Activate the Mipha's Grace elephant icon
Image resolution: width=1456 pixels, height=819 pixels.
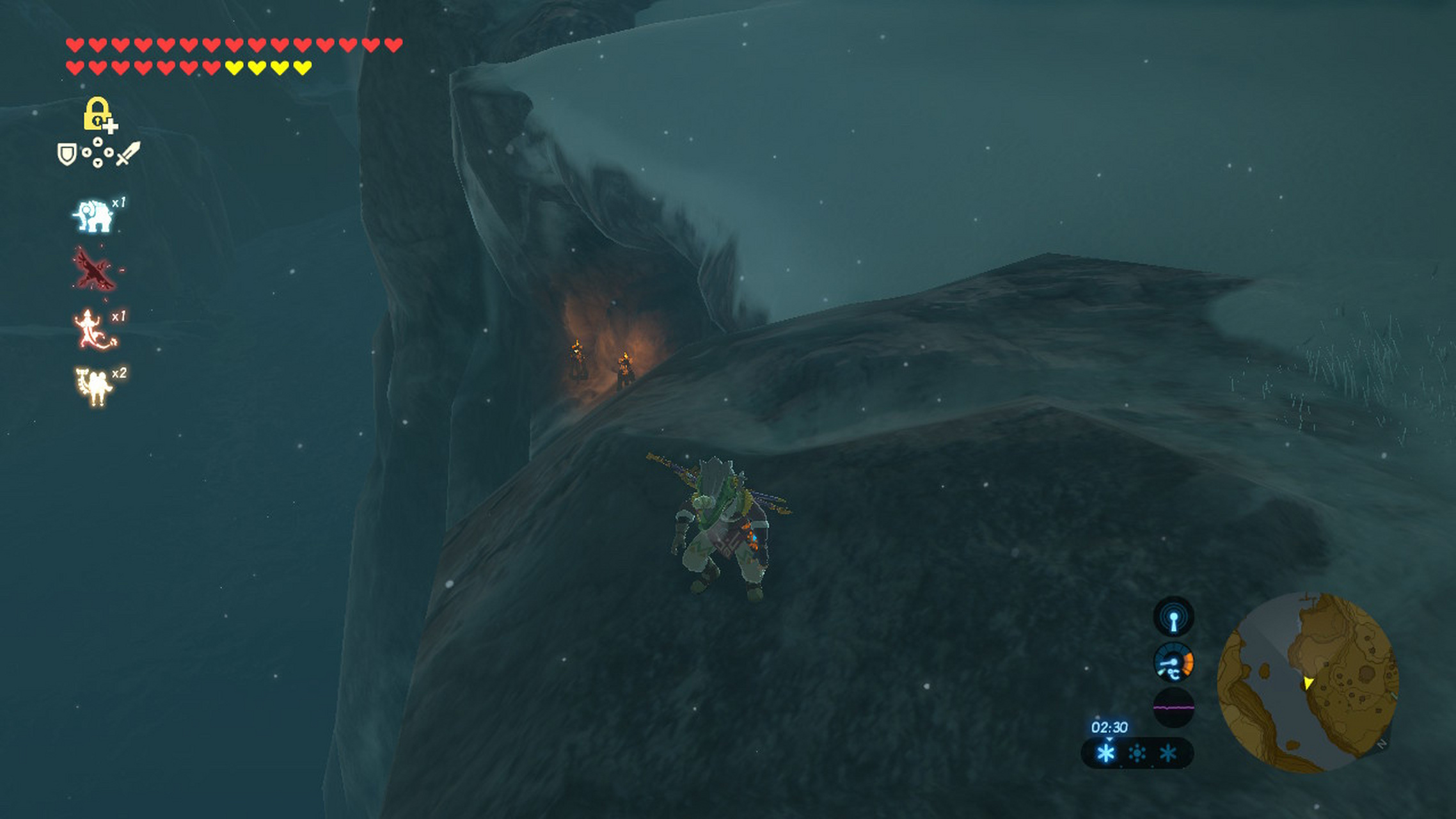[x=94, y=216]
